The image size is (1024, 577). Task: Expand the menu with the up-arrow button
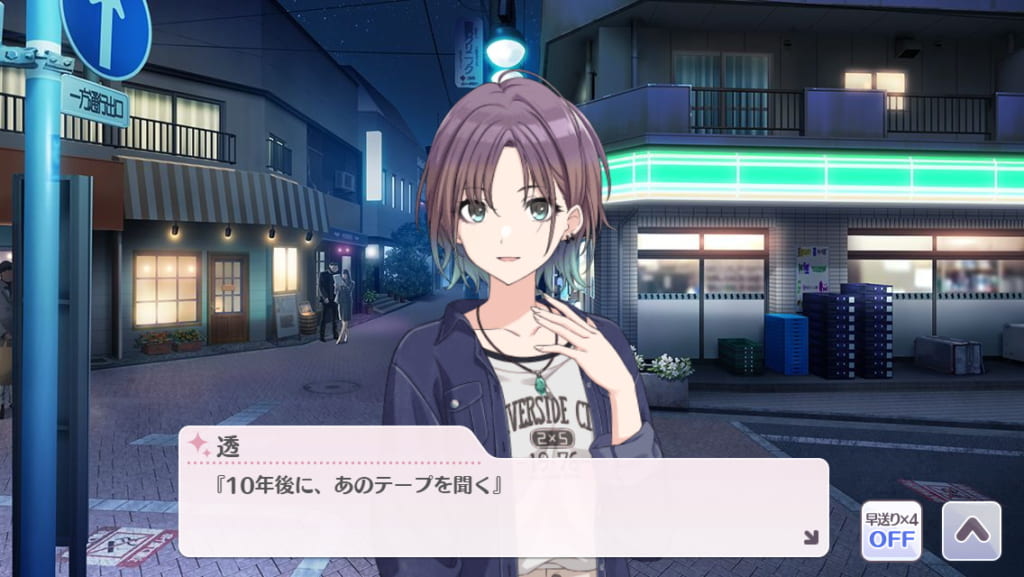[971, 530]
